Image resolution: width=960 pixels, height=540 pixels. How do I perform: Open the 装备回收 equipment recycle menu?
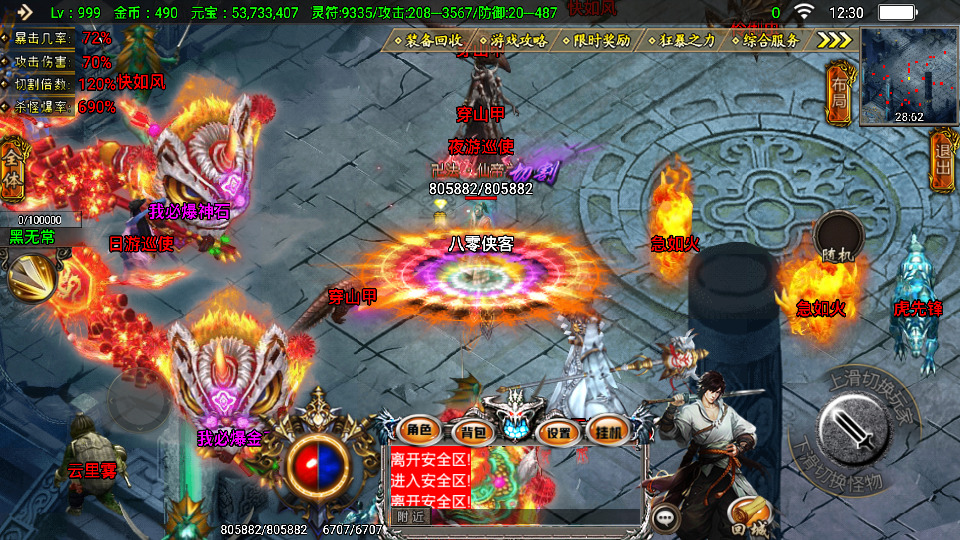[x=432, y=41]
